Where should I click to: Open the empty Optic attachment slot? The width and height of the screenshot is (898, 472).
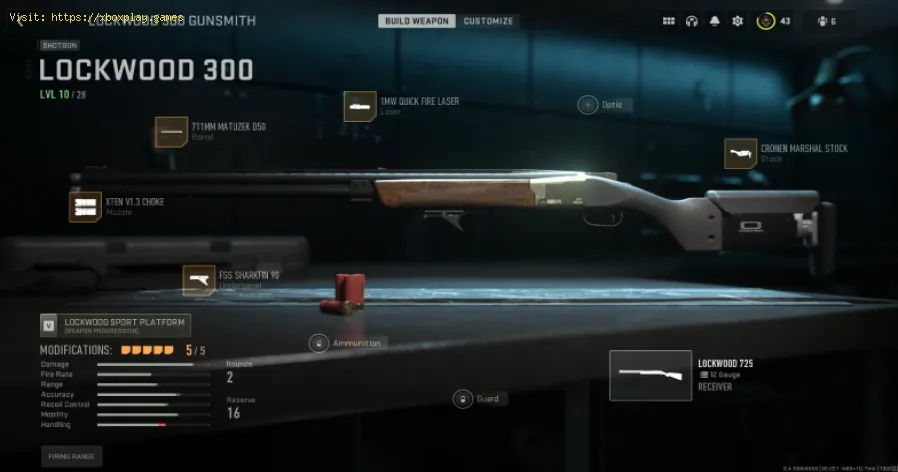tap(587, 104)
